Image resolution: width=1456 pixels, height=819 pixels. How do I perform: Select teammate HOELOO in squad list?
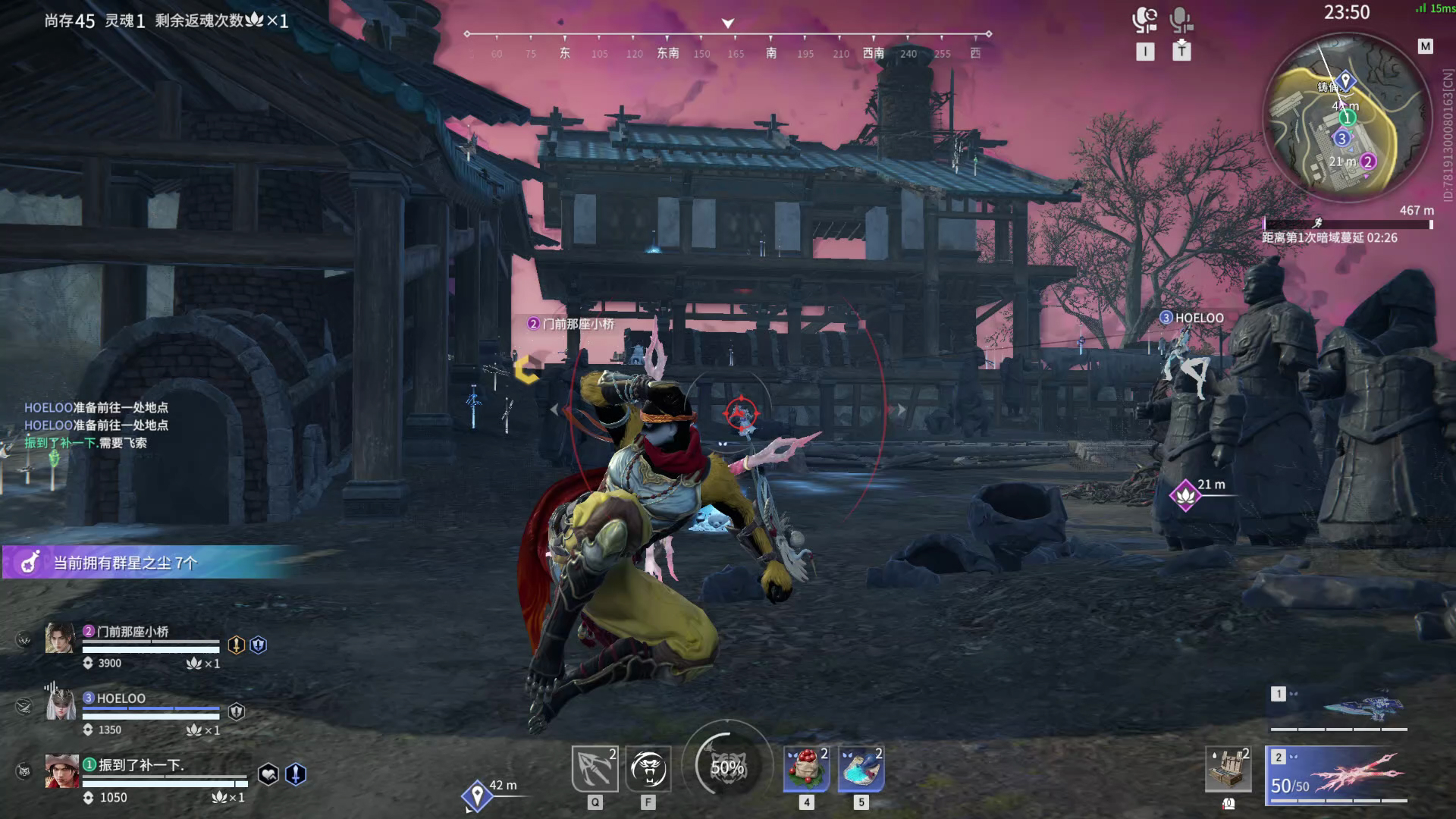(x=121, y=698)
